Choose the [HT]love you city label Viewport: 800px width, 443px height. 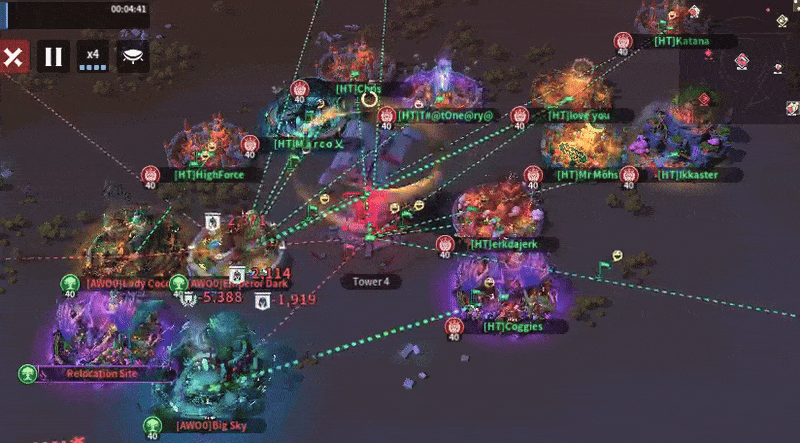[578, 115]
